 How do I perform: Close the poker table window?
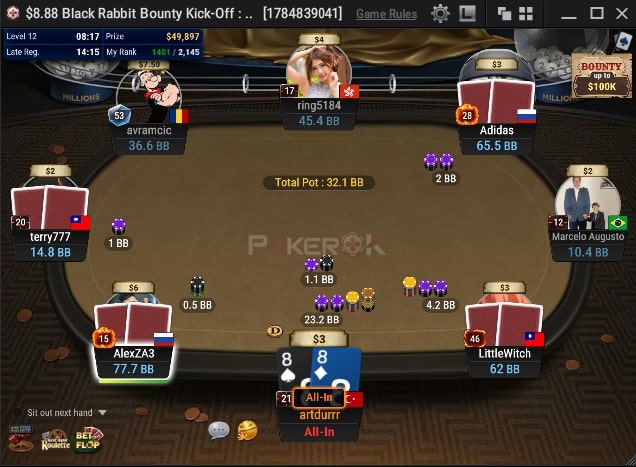(620, 14)
